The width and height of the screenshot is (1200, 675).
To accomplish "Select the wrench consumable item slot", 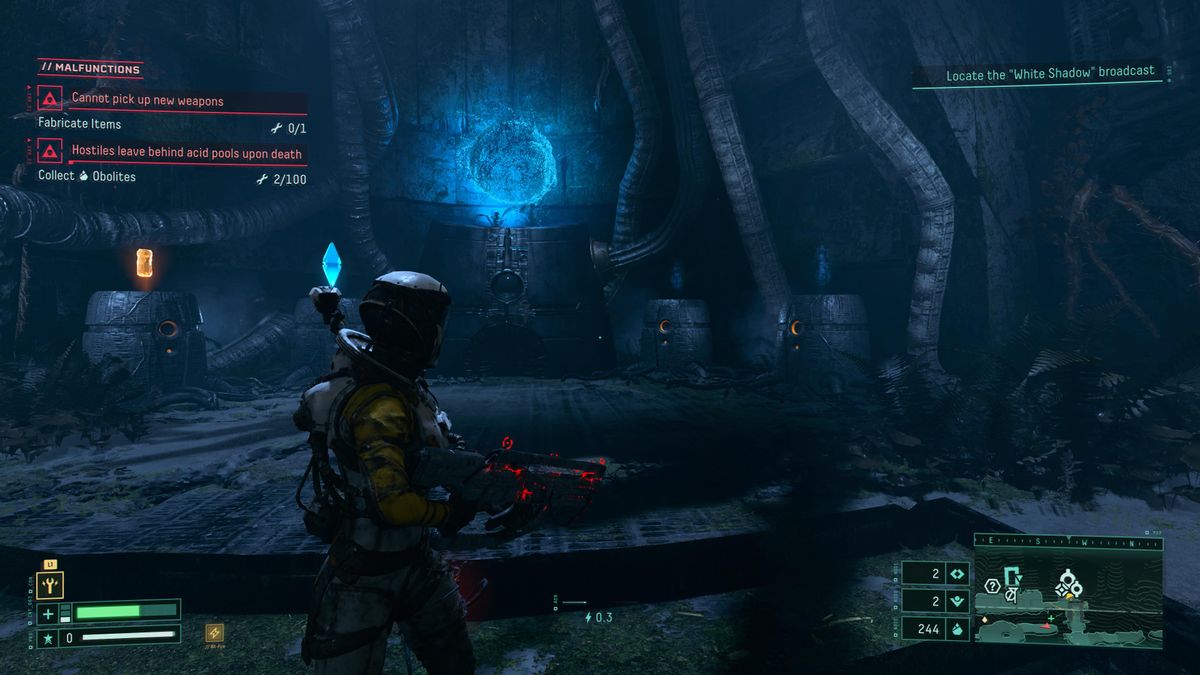I will [49, 583].
